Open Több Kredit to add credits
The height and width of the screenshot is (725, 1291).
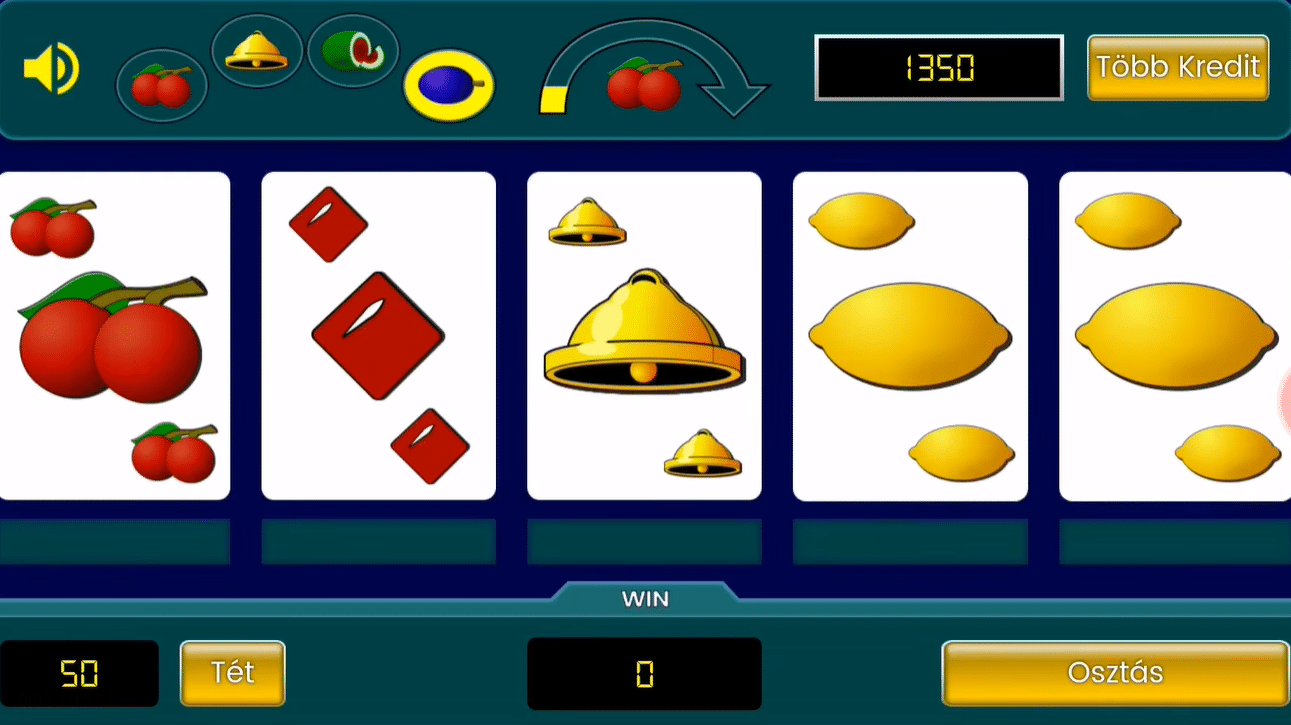(1177, 68)
